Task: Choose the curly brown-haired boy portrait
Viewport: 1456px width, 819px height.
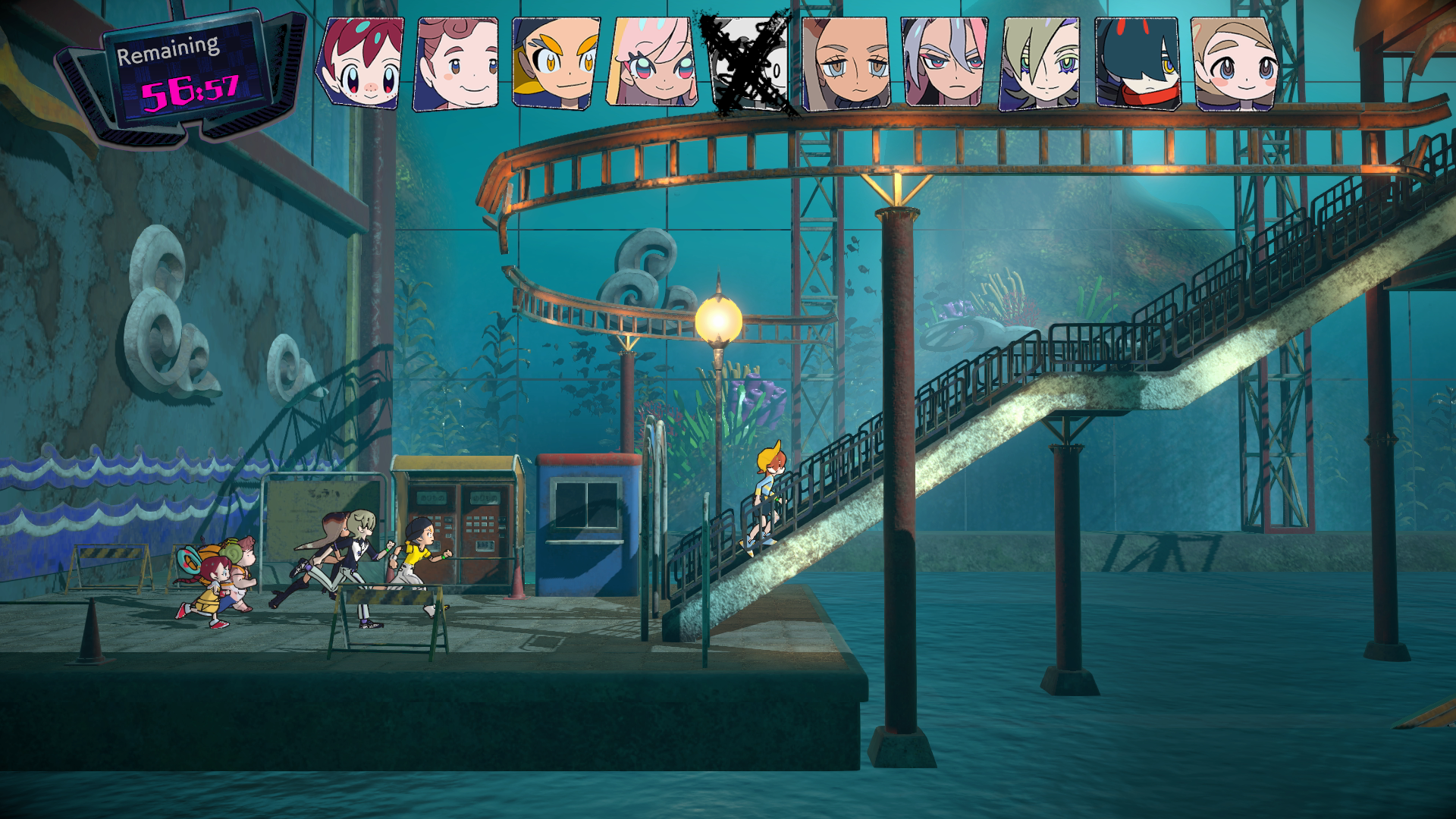Action: [457, 64]
